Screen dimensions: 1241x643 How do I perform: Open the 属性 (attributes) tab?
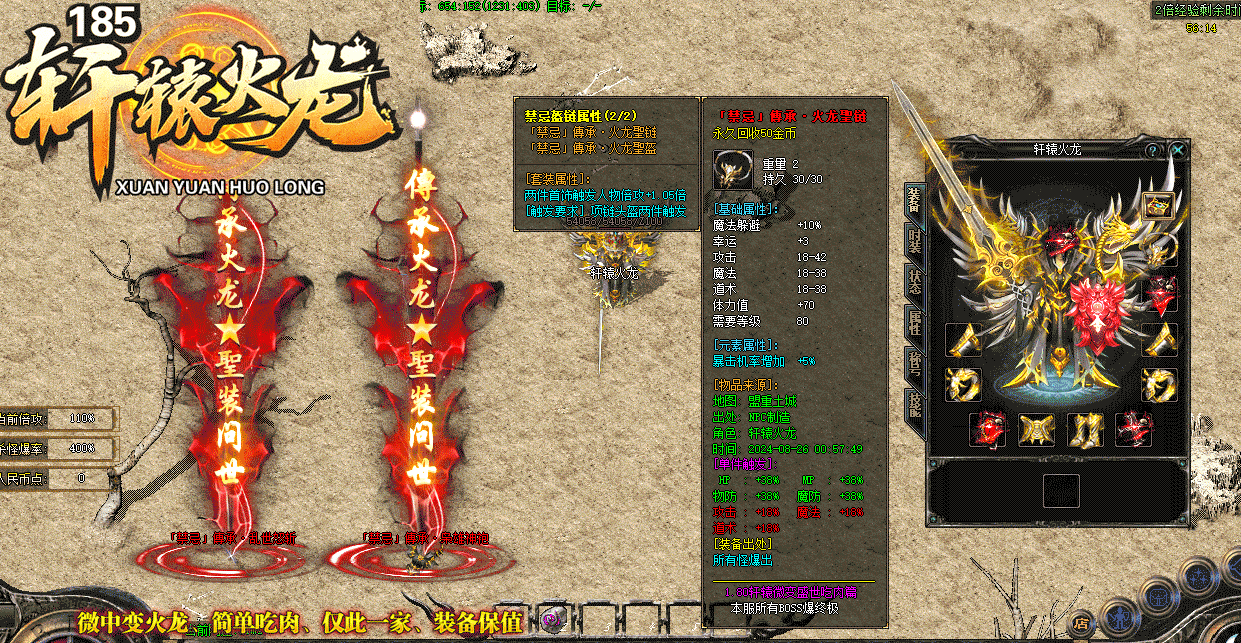[x=914, y=322]
